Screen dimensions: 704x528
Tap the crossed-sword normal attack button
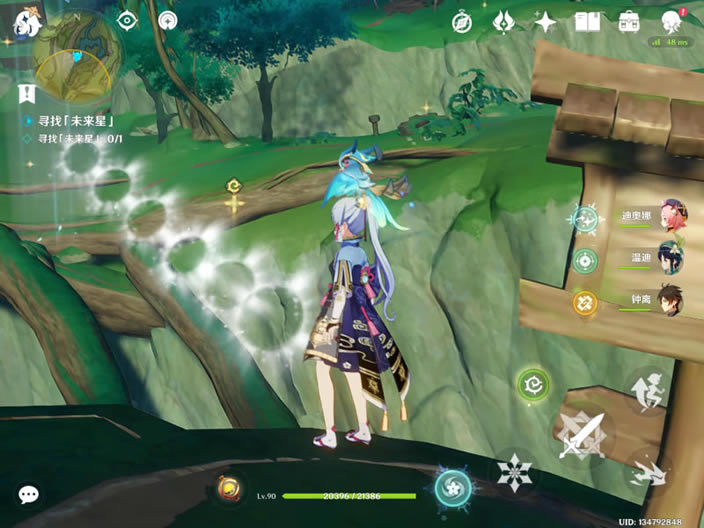click(581, 435)
